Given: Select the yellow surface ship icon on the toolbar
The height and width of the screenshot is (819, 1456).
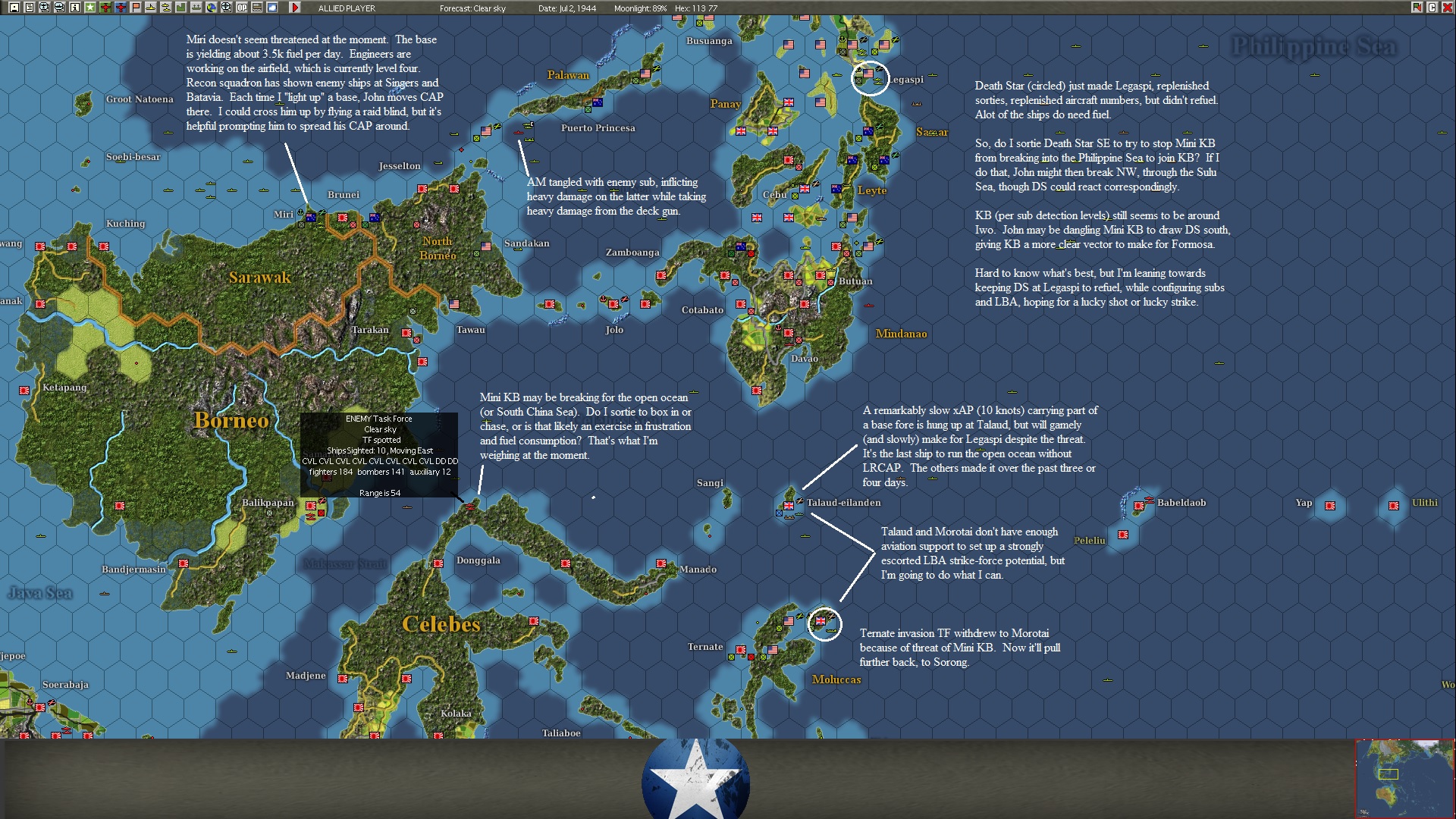Looking at the screenshot, I should (165, 8).
